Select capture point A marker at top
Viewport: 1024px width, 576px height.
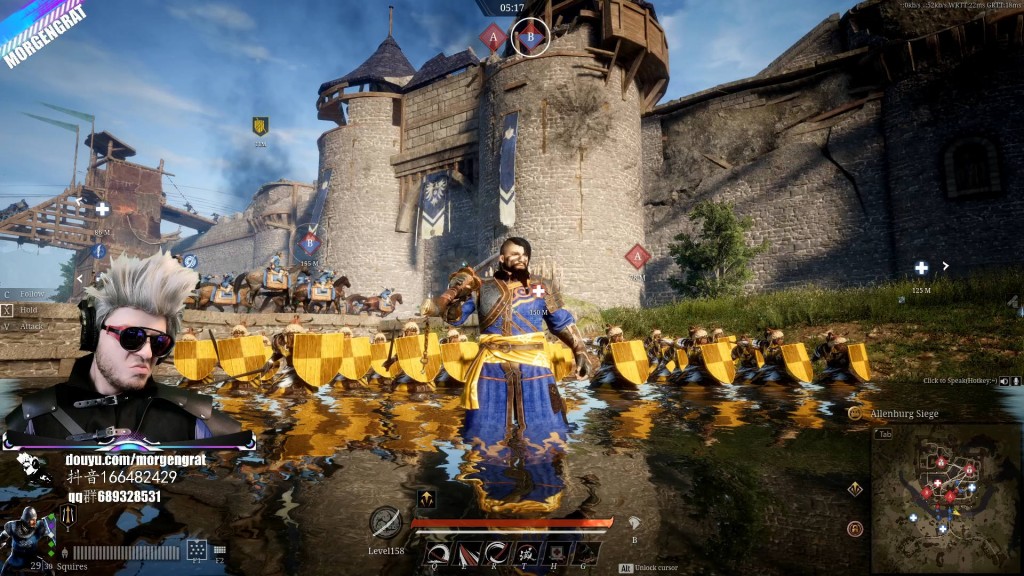click(x=491, y=37)
